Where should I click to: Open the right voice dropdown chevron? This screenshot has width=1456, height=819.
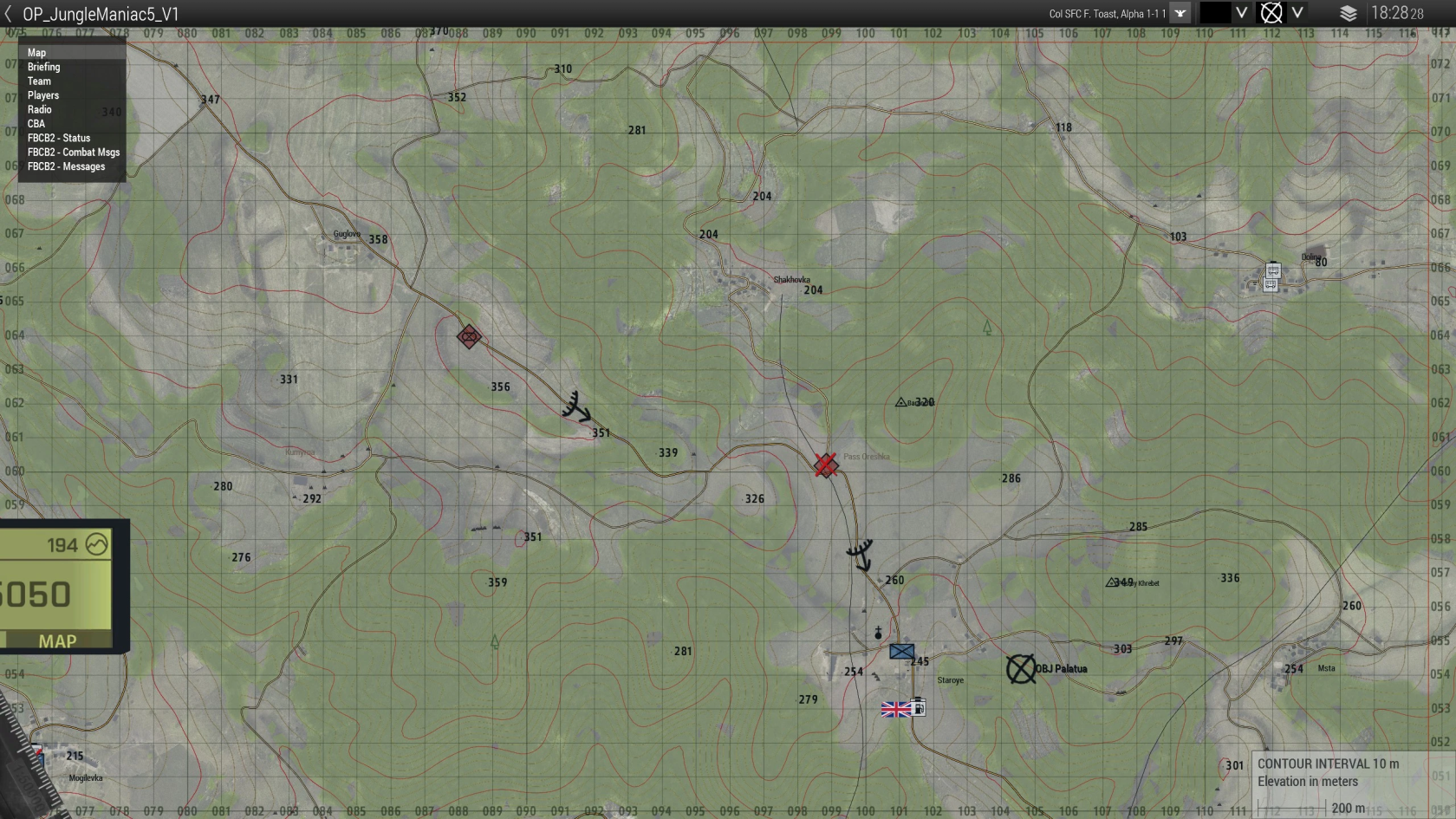tap(1297, 13)
